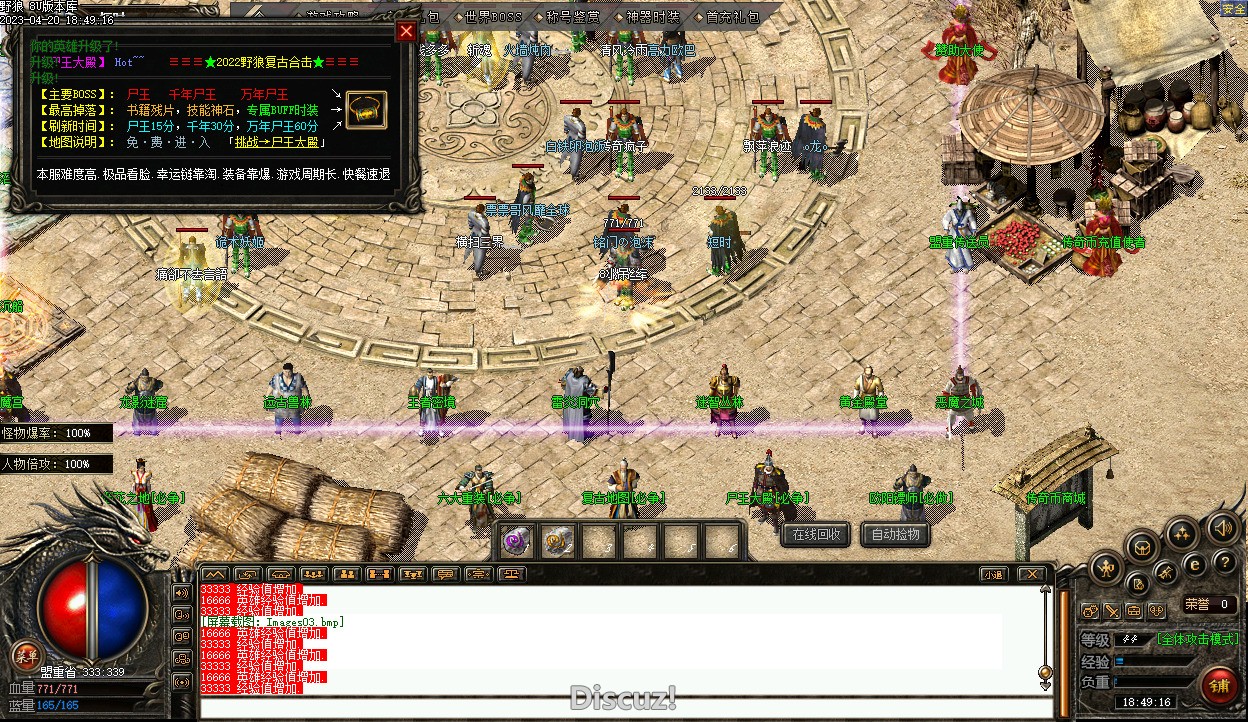
Task: Close the 尸王大殿 info panel
Action: [406, 31]
